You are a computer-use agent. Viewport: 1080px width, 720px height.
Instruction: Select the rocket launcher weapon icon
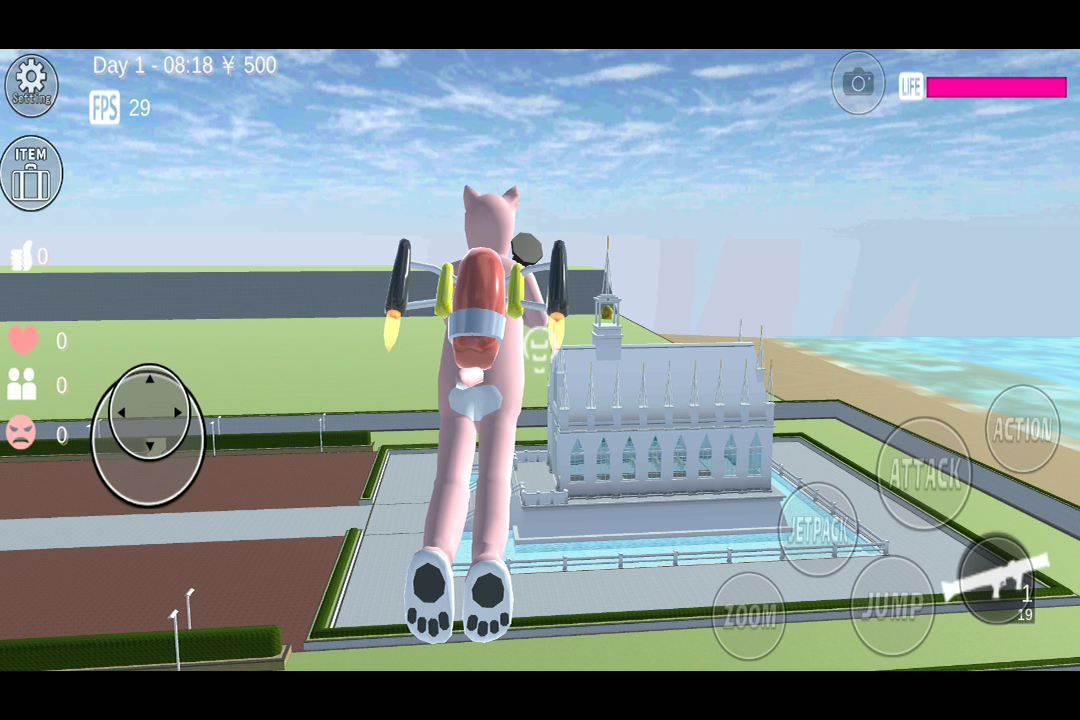[996, 580]
